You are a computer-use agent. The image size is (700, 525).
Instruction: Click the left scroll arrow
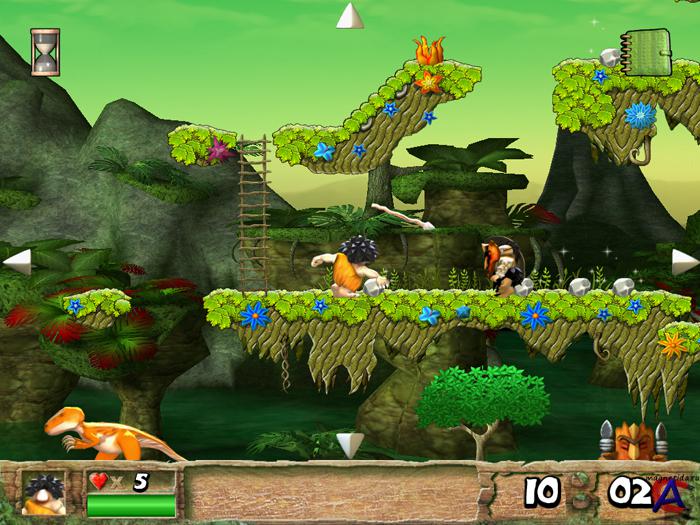[17, 261]
